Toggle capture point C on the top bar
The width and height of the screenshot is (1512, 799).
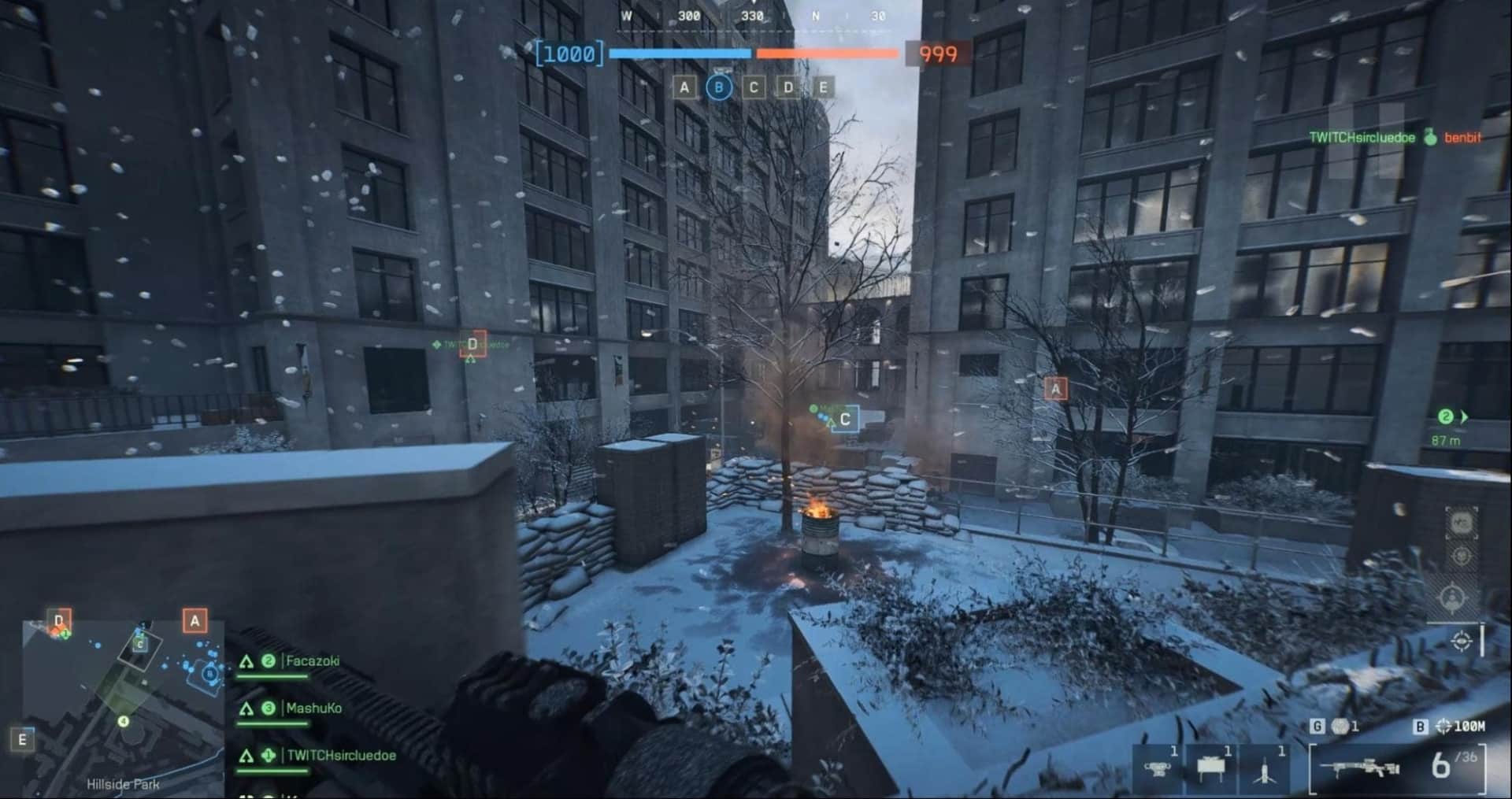click(x=753, y=88)
